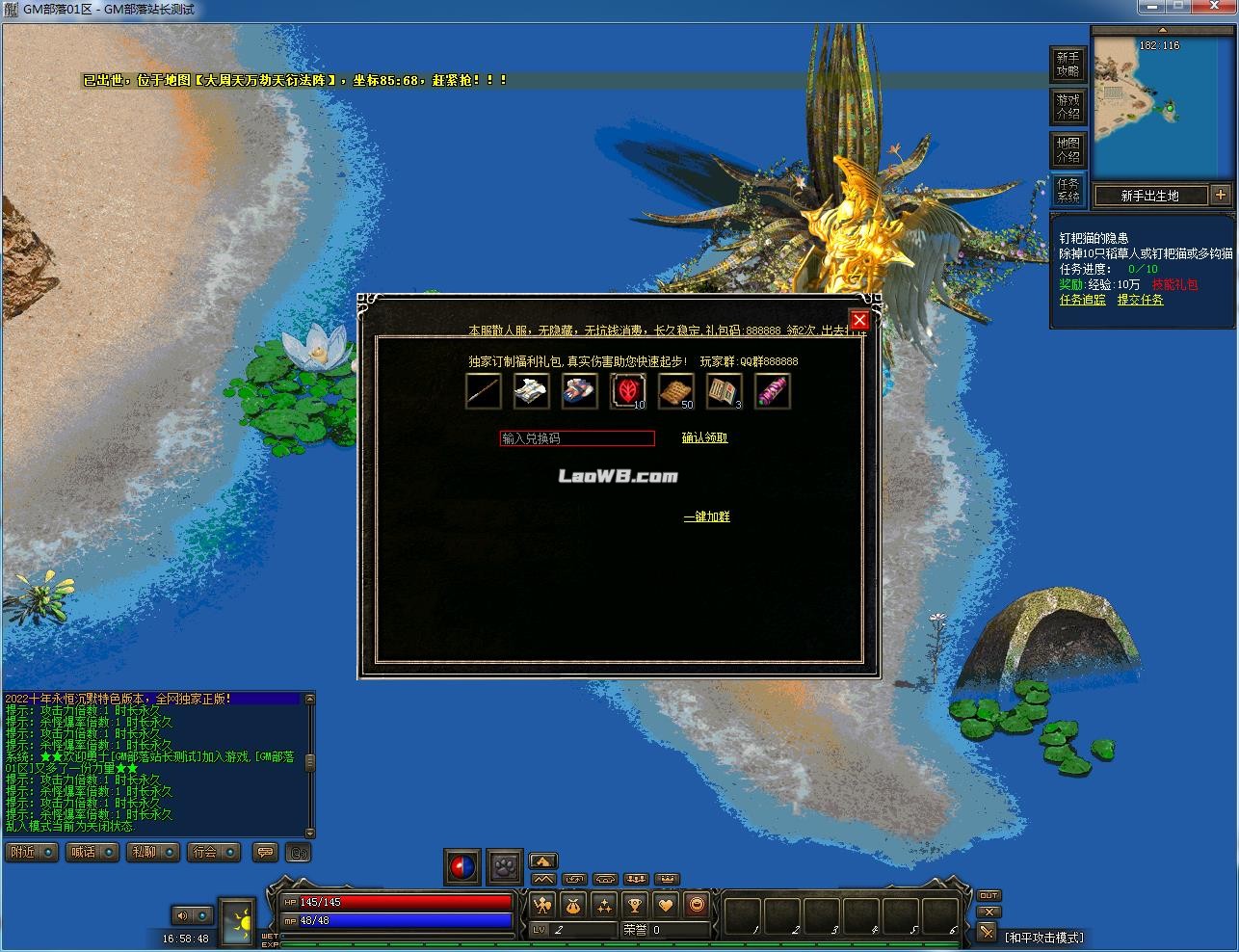
Task: Open the 新手攻略 beginner guide
Action: (x=1068, y=65)
